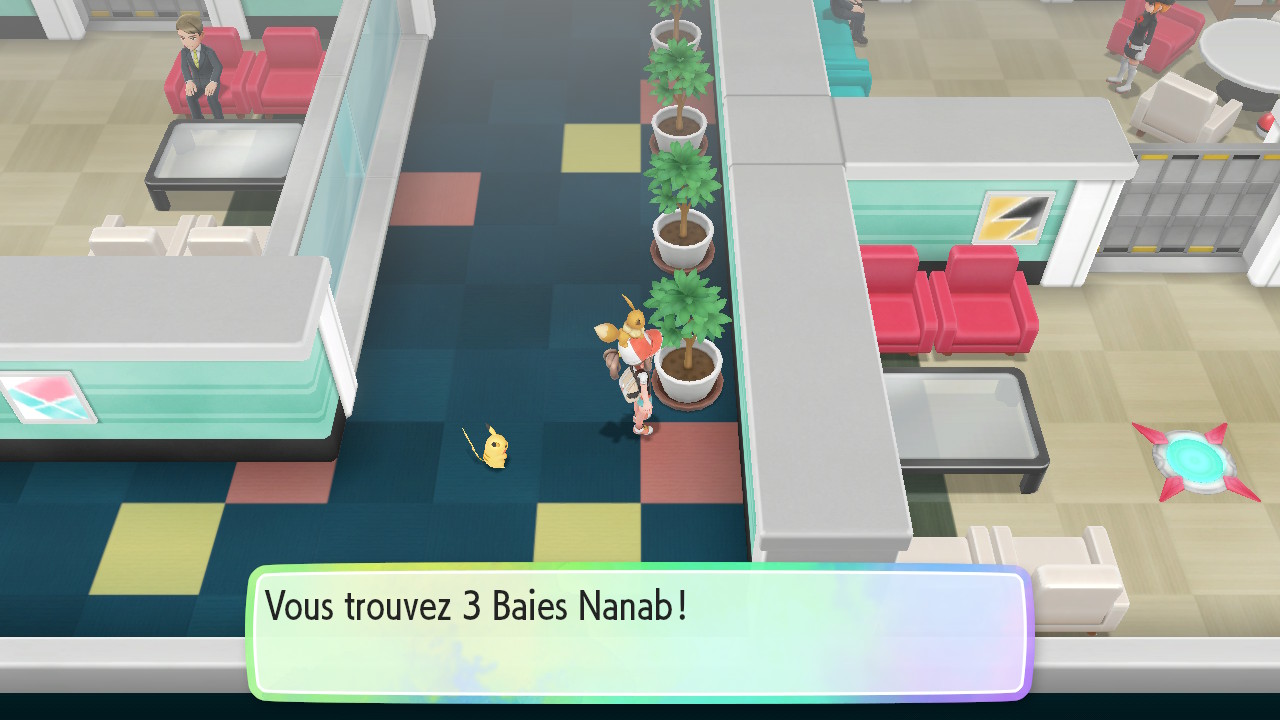The height and width of the screenshot is (720, 1280).
Task: Advance the "Vous trouvez 3 Baies Nanab!" dialogue box
Action: [640, 631]
